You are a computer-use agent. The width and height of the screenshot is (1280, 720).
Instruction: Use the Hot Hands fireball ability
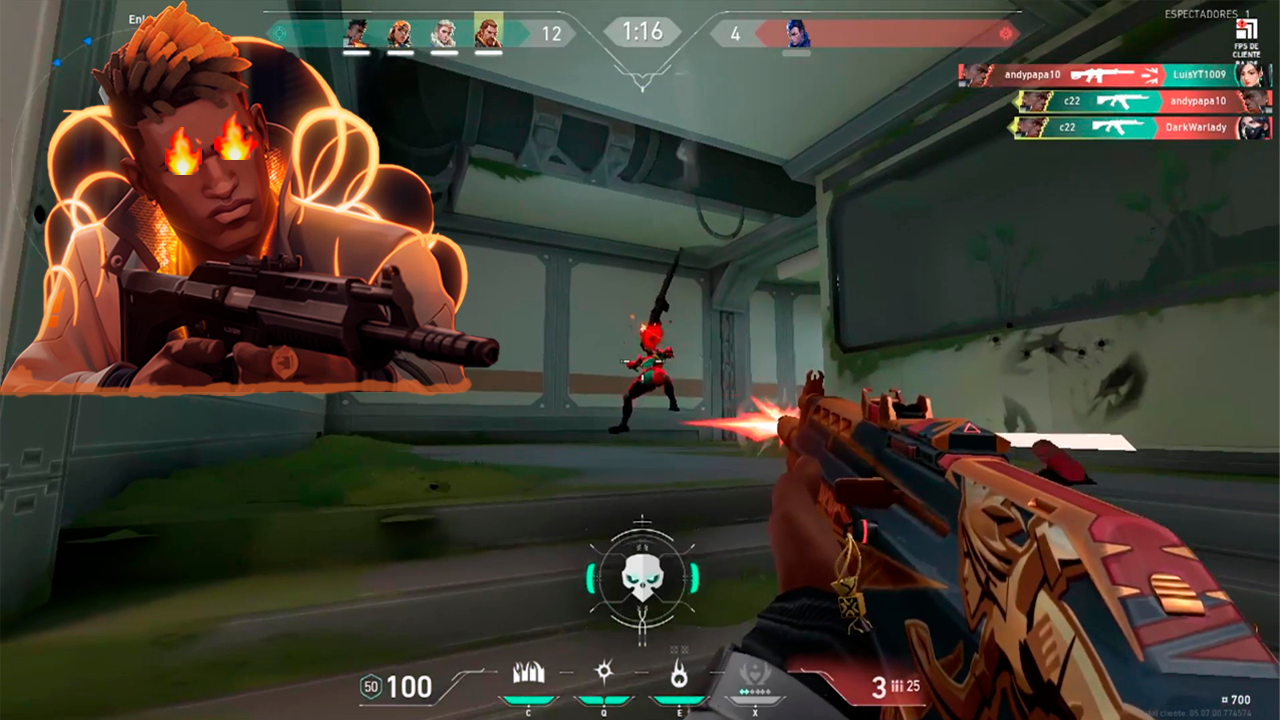click(x=679, y=675)
